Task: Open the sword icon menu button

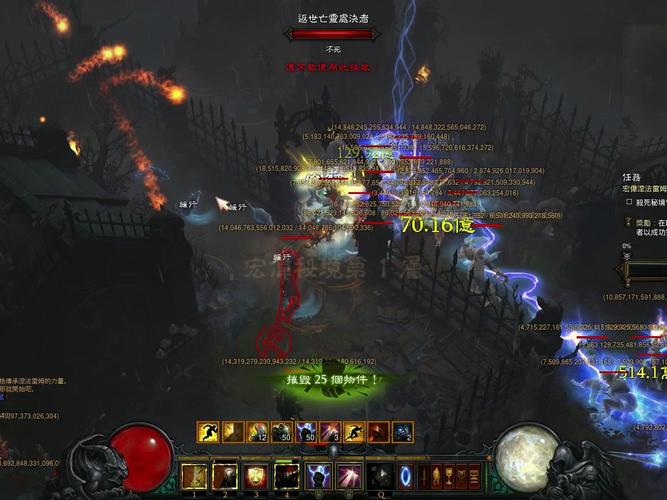Action: [x=424, y=475]
